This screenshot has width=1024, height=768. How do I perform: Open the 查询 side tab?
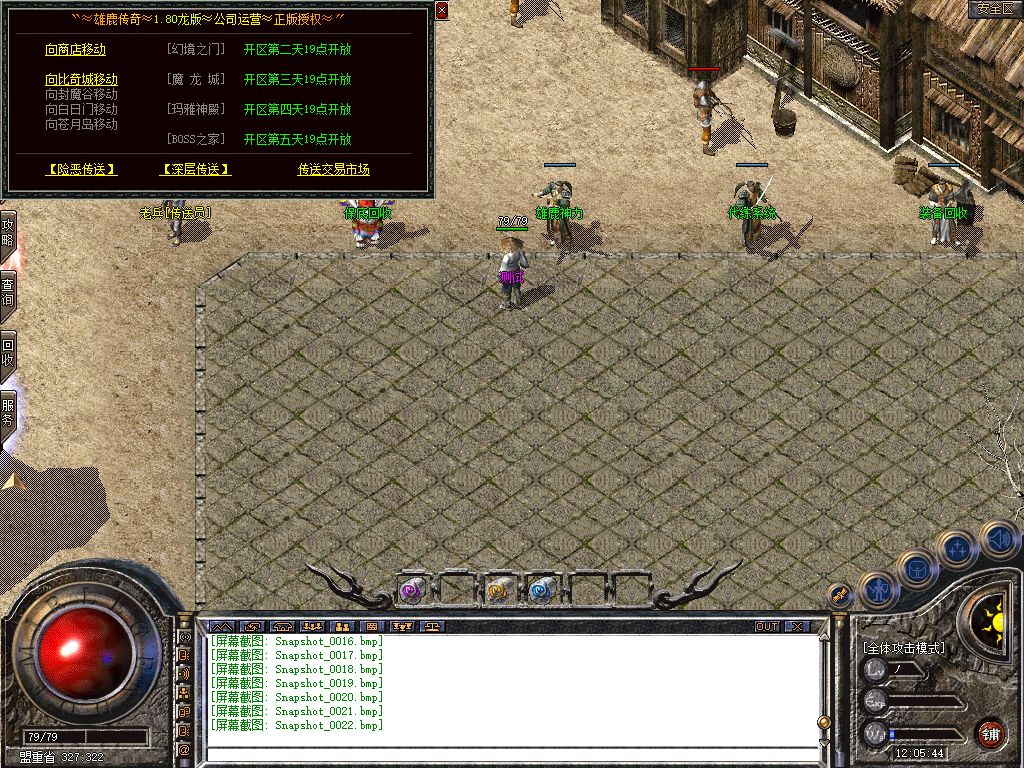[8, 290]
